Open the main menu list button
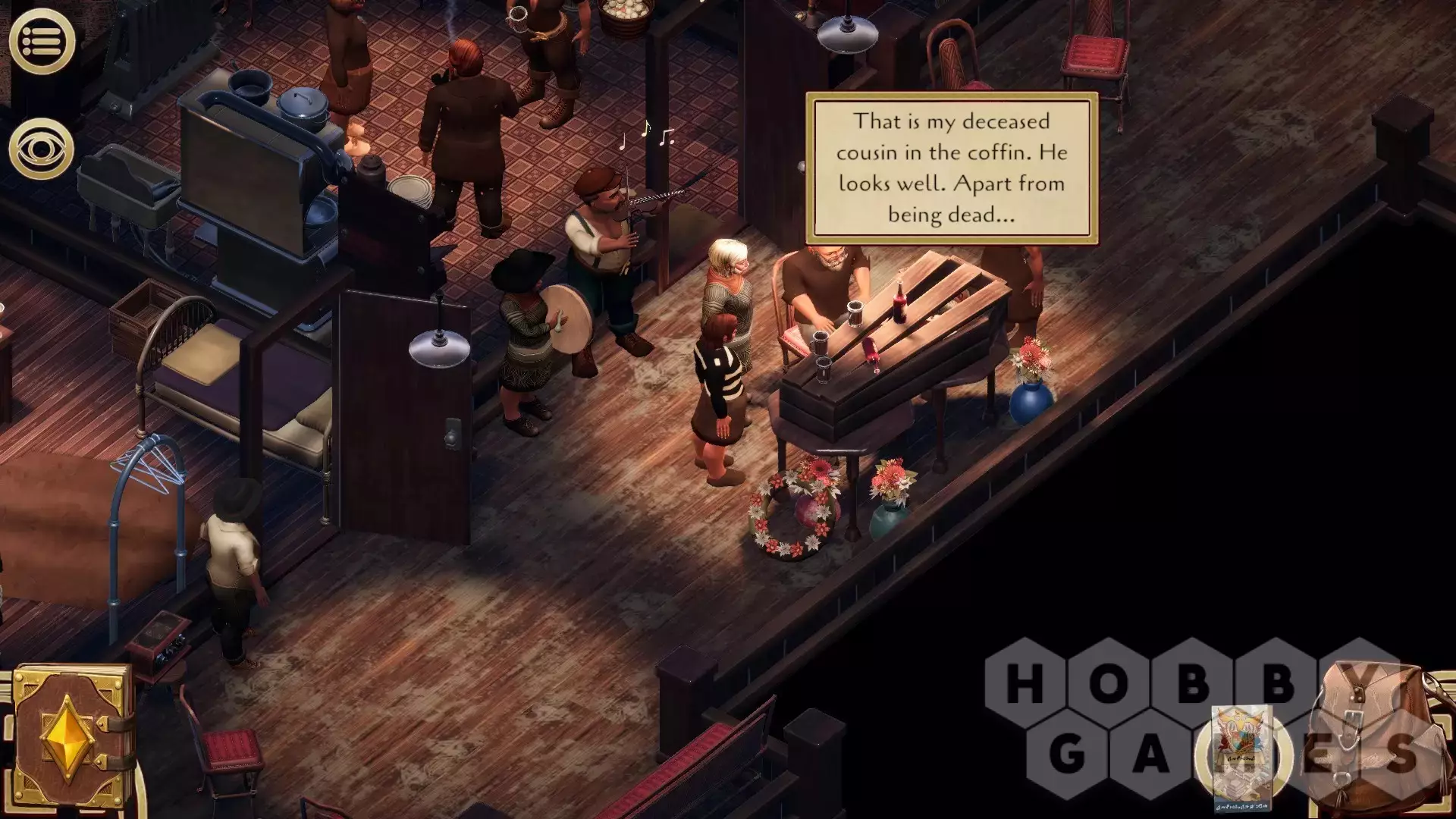 pyautogui.click(x=42, y=41)
